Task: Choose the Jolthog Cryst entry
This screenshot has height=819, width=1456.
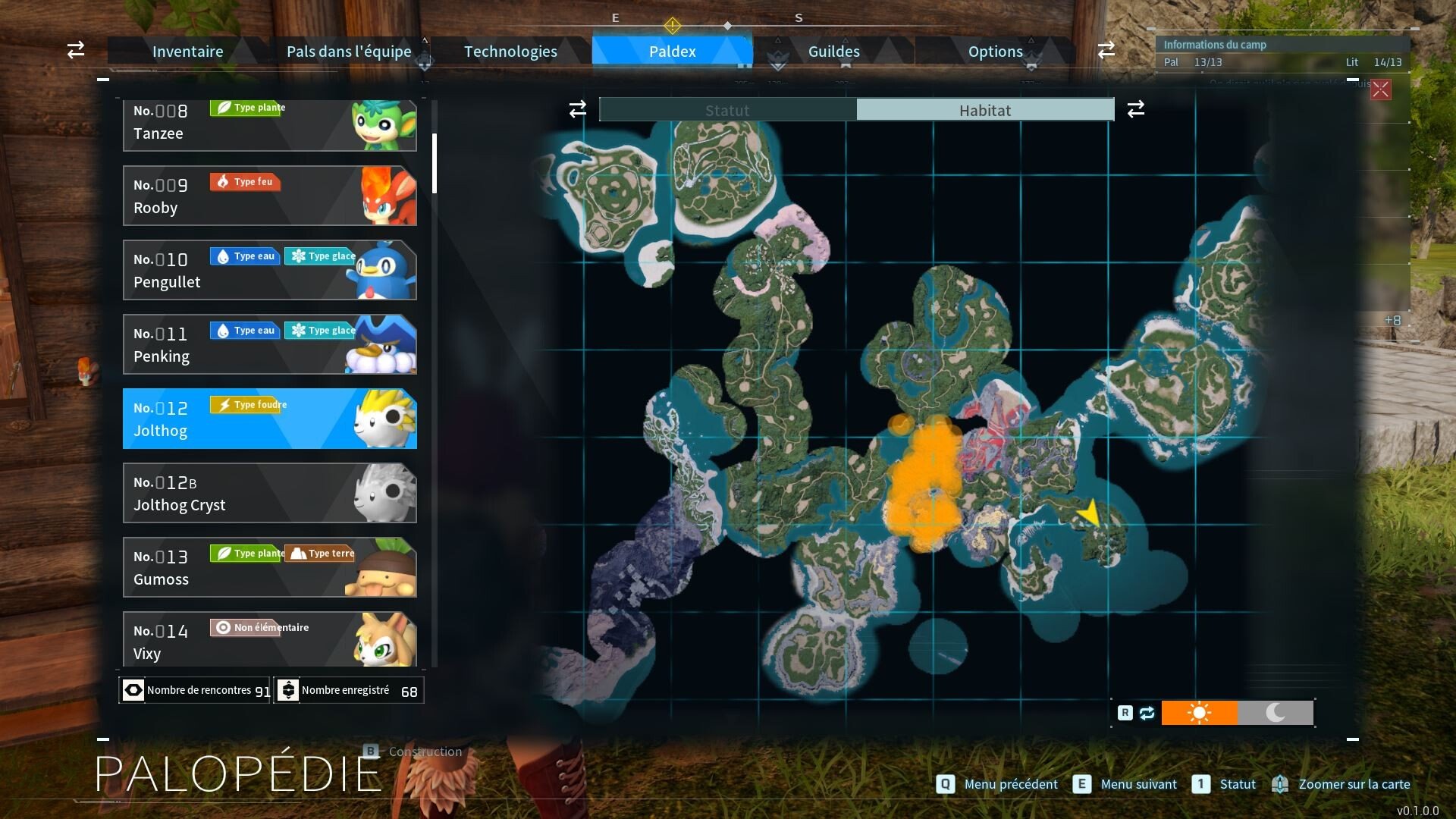Action: (269, 493)
